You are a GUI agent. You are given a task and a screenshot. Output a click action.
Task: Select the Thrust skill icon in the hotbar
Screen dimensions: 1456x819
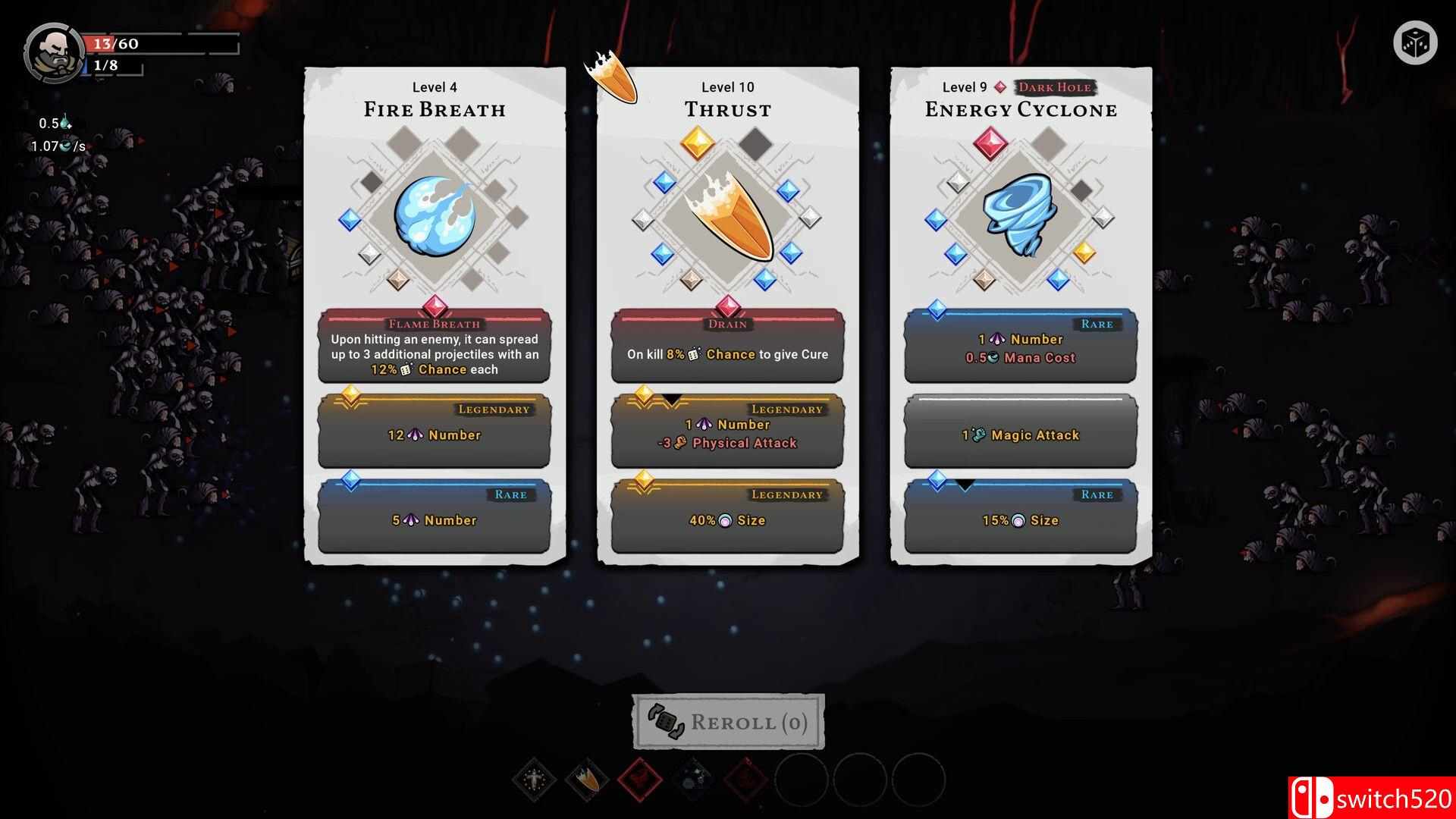(587, 779)
